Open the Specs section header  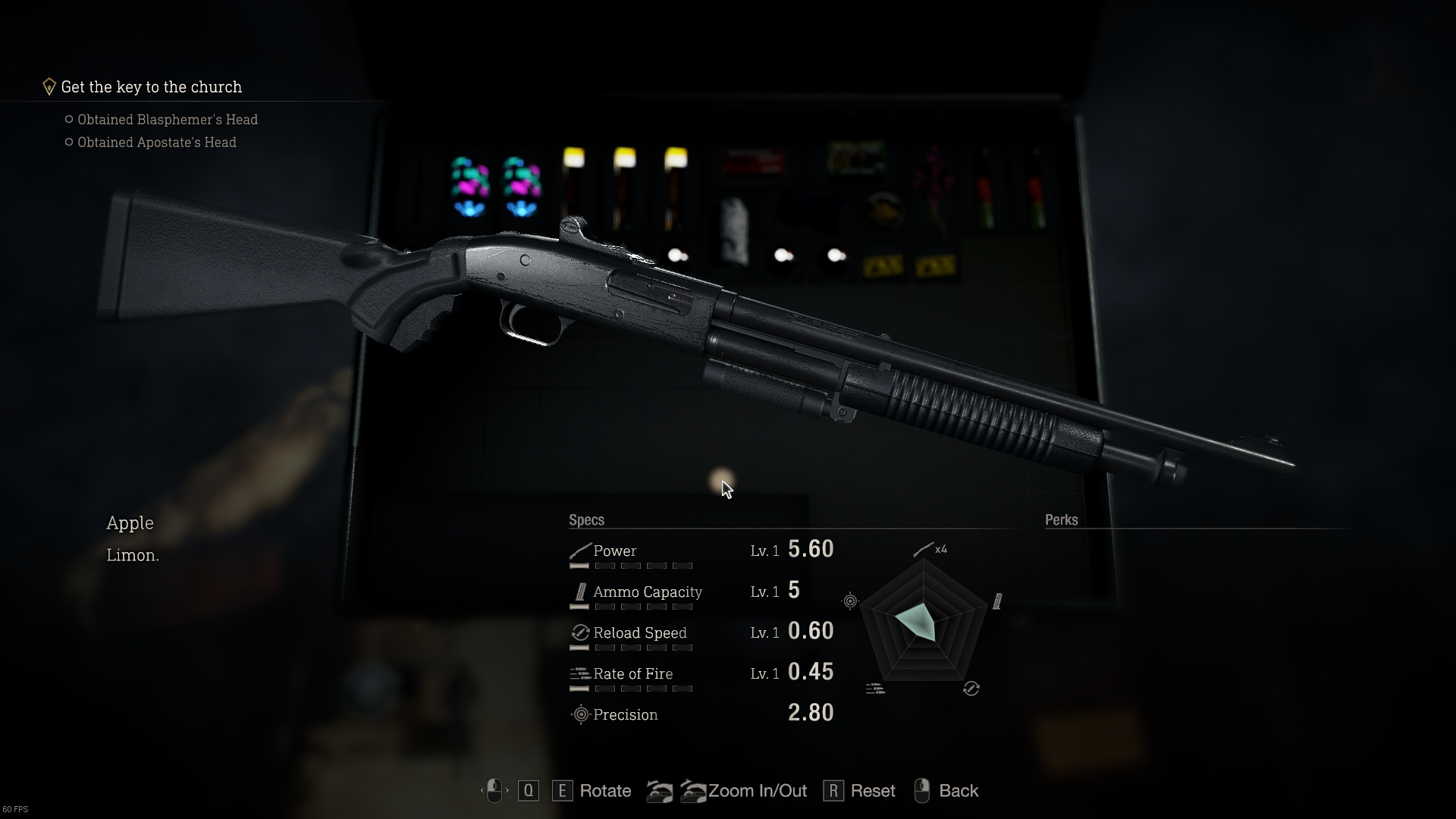(x=587, y=519)
